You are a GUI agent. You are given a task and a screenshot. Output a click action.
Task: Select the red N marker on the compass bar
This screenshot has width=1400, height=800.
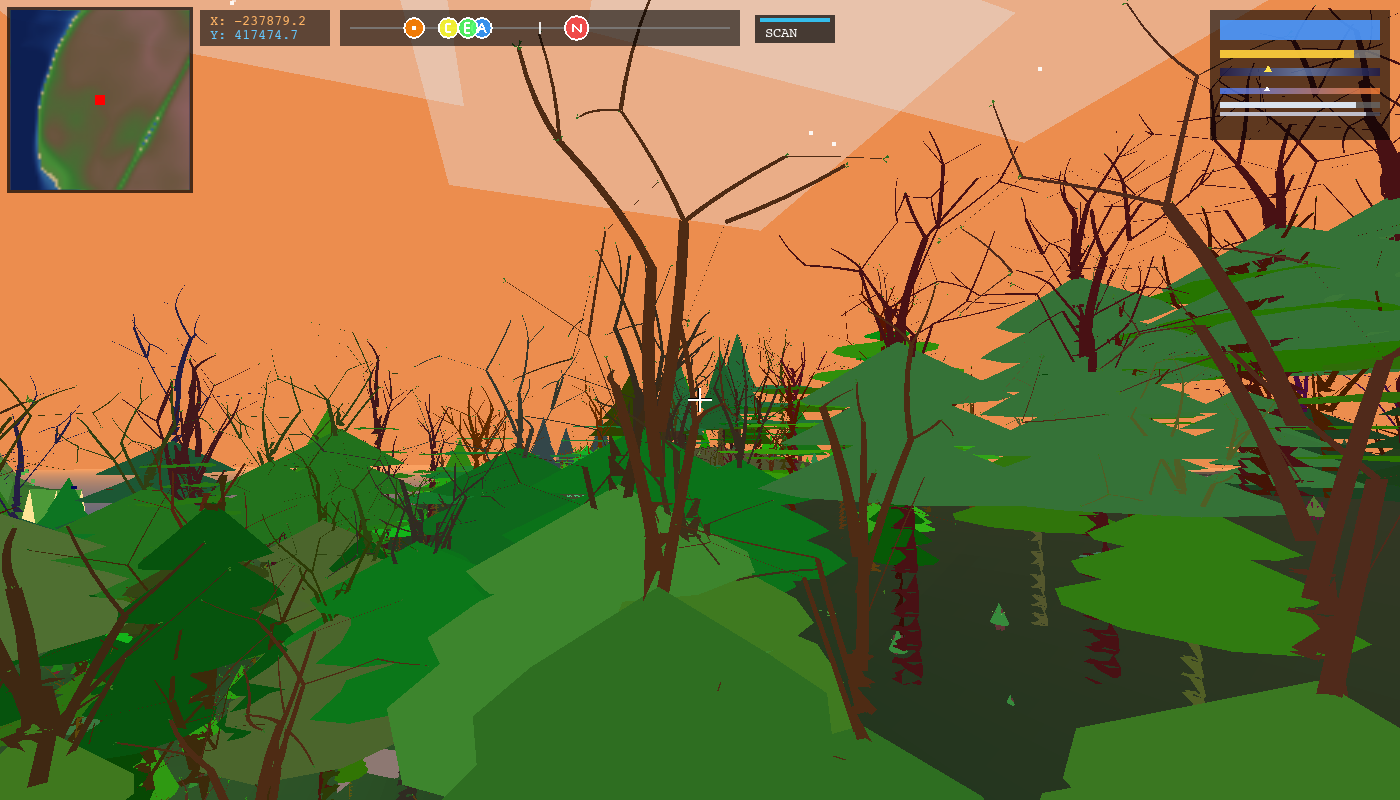point(575,29)
